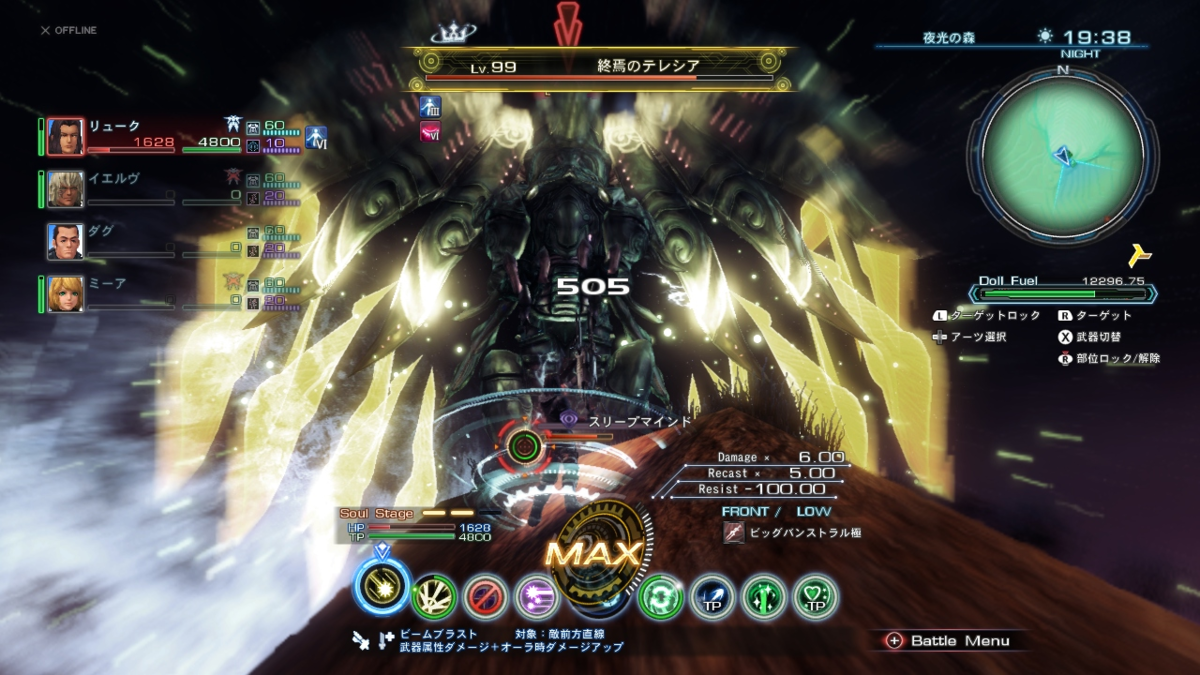
Task: Select the red crossed-out circle art
Action: pyautogui.click(x=485, y=597)
